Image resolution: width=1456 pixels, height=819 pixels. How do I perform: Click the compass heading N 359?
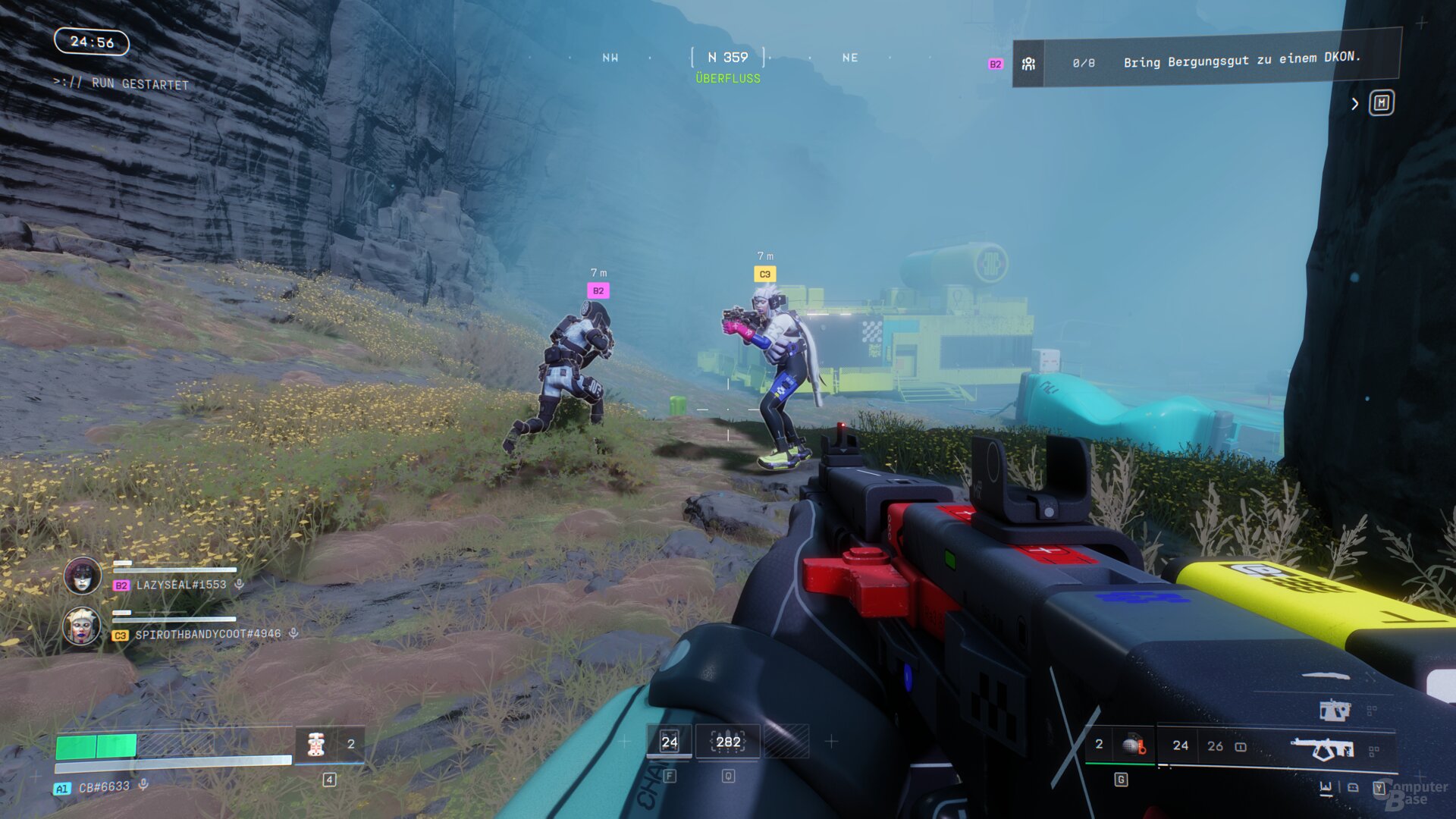[728, 58]
